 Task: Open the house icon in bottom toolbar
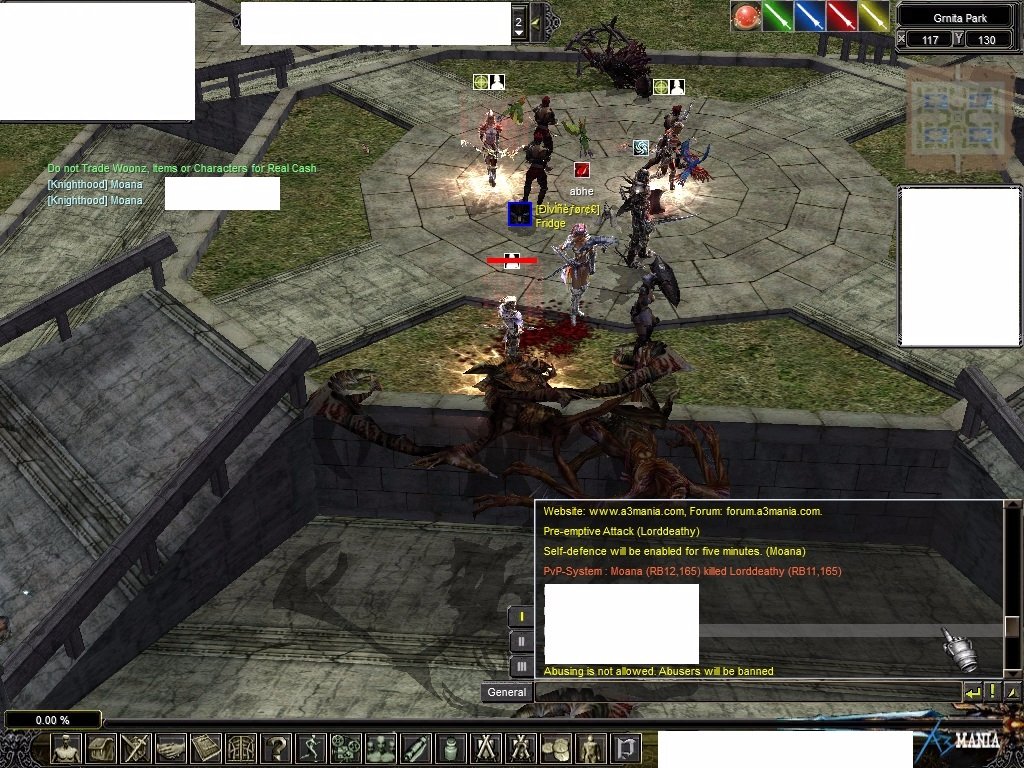tap(101, 748)
